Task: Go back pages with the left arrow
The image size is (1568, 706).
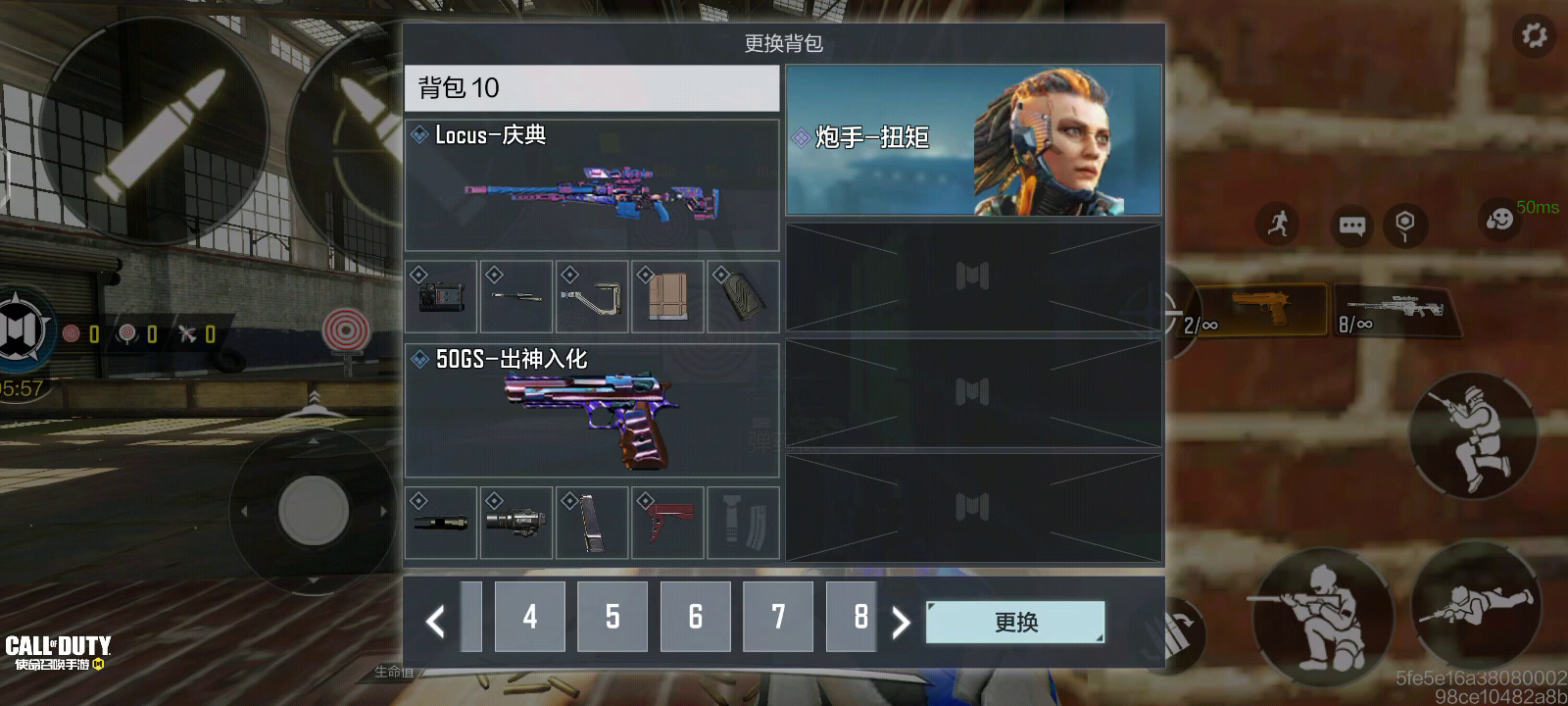Action: 434,619
